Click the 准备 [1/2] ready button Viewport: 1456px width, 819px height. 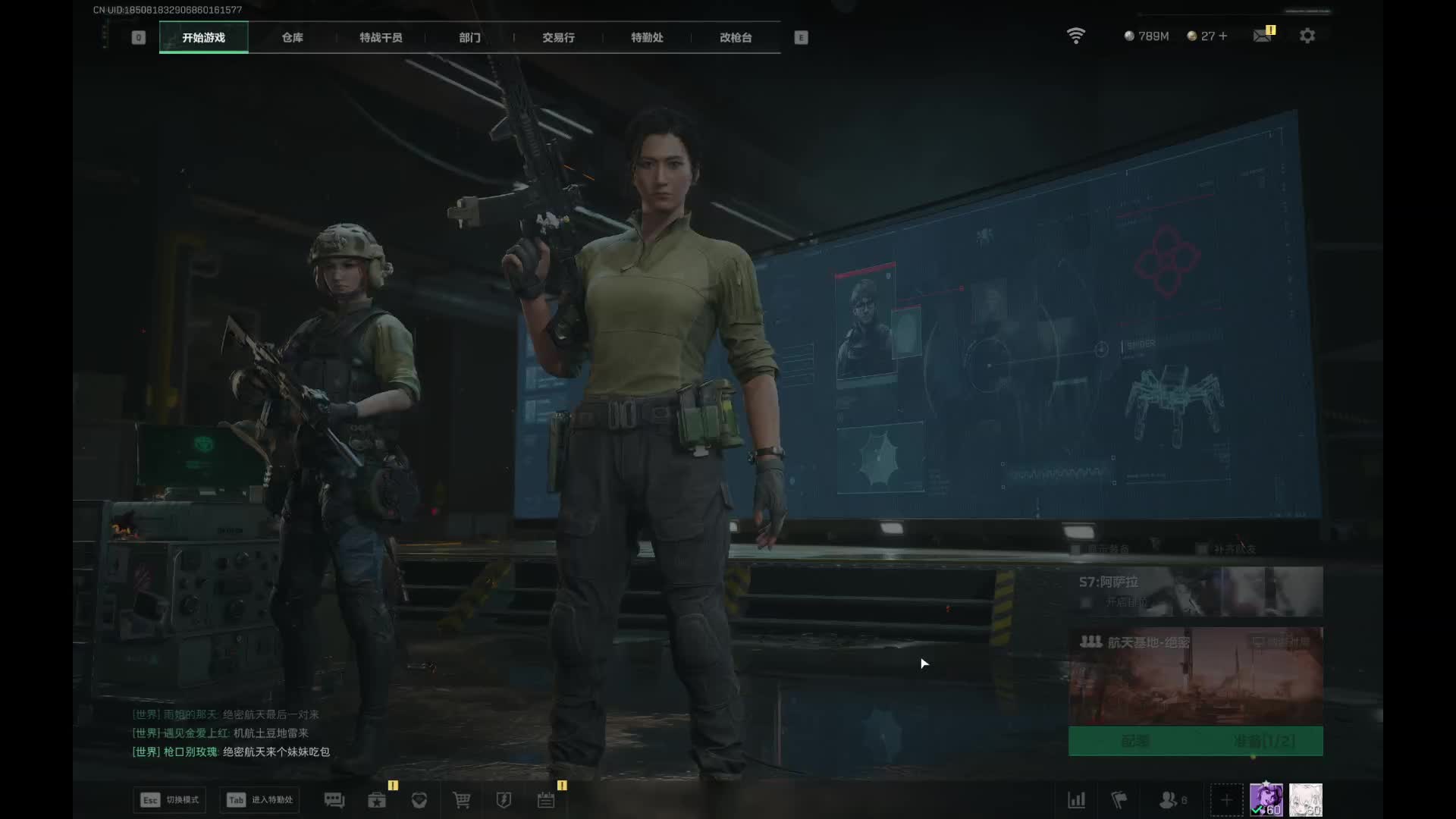click(x=1263, y=741)
